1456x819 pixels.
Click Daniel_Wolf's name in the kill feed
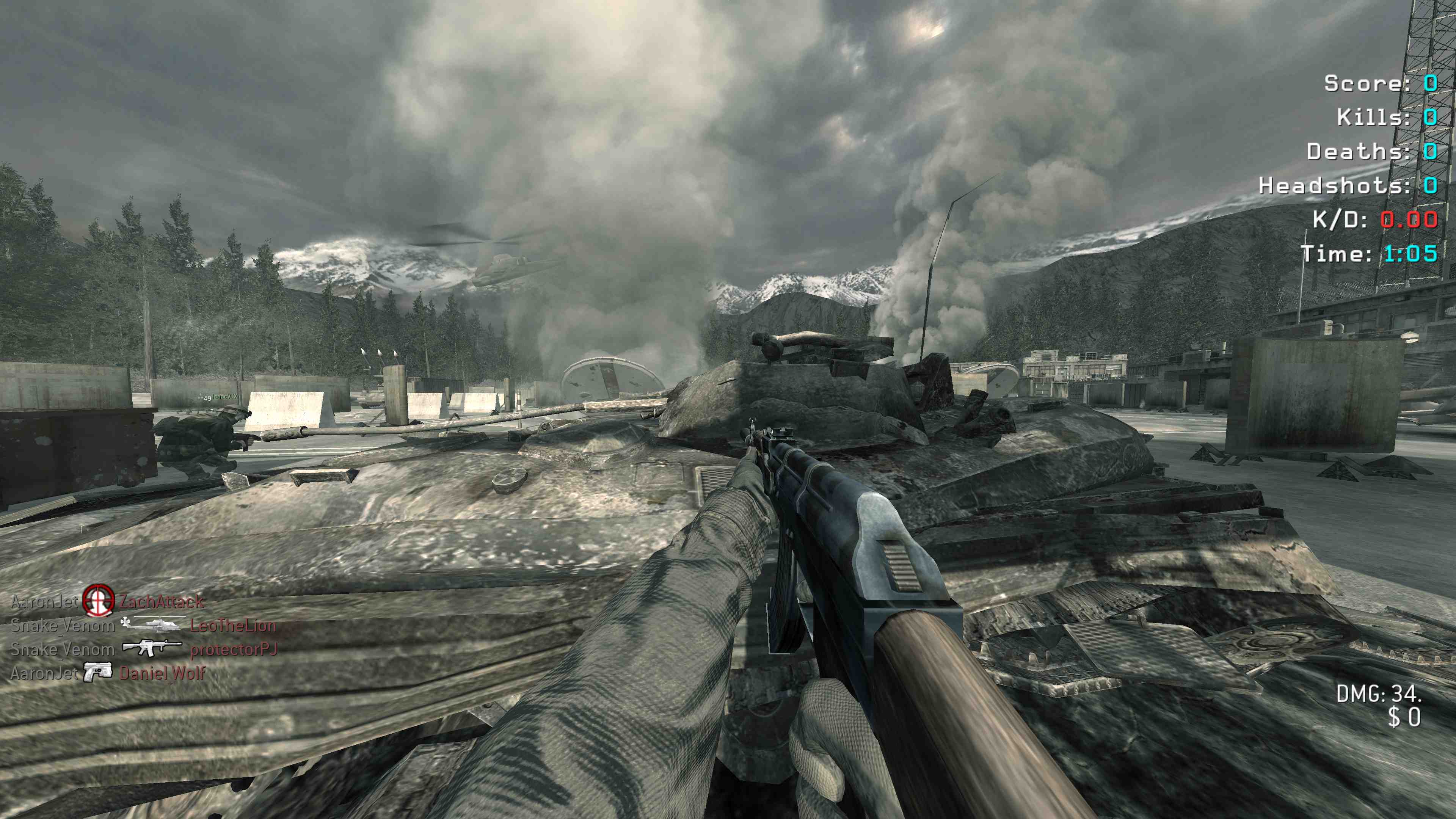(x=162, y=673)
